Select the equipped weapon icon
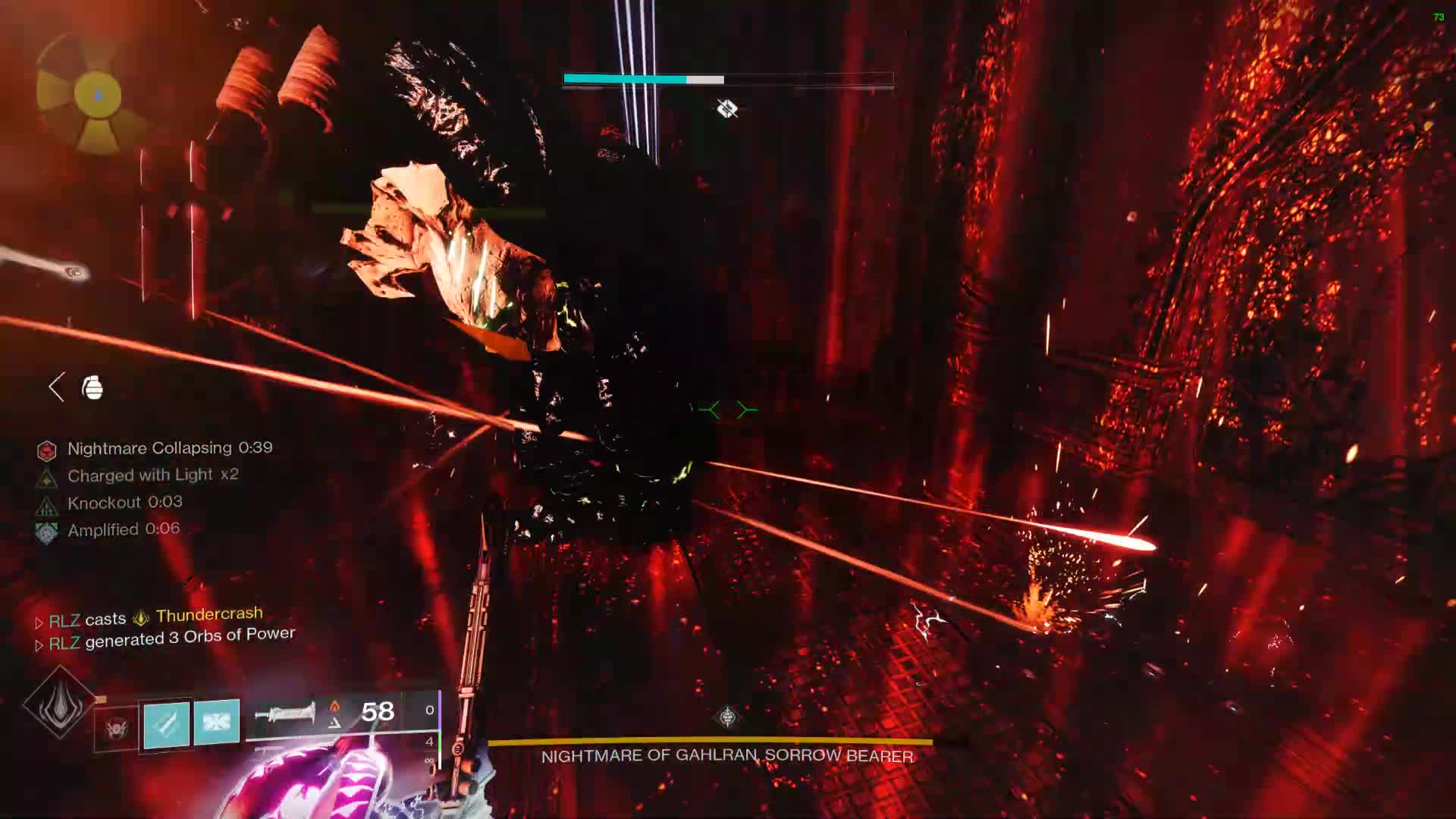 point(285,713)
